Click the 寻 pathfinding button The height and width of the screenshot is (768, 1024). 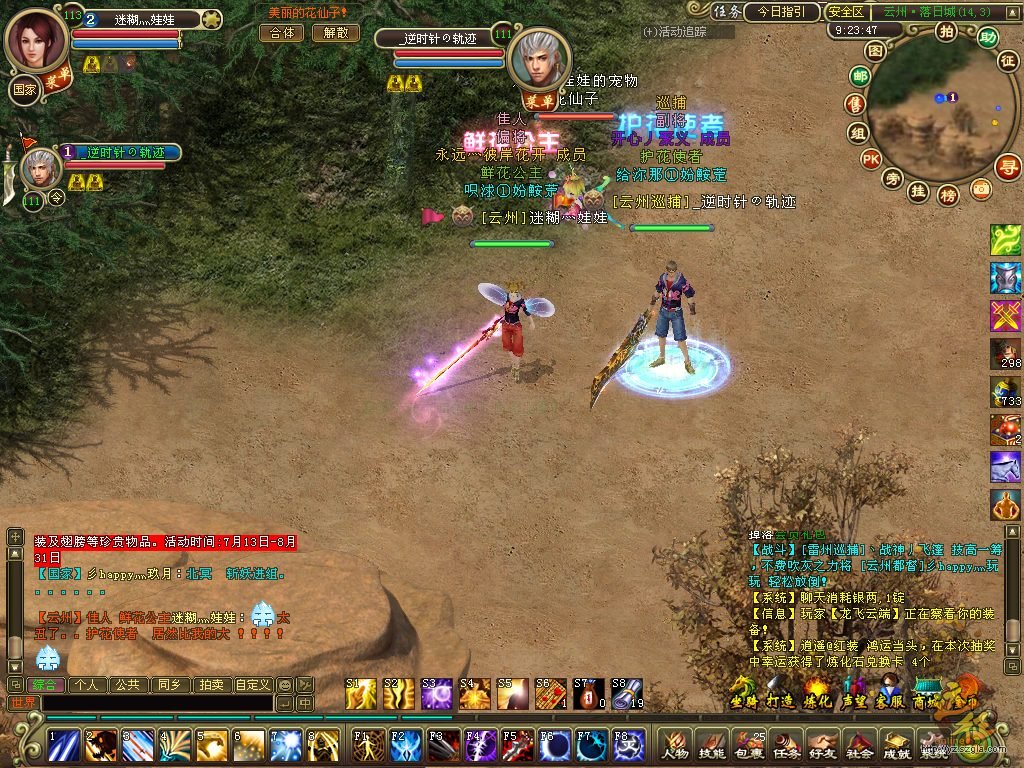point(1008,166)
